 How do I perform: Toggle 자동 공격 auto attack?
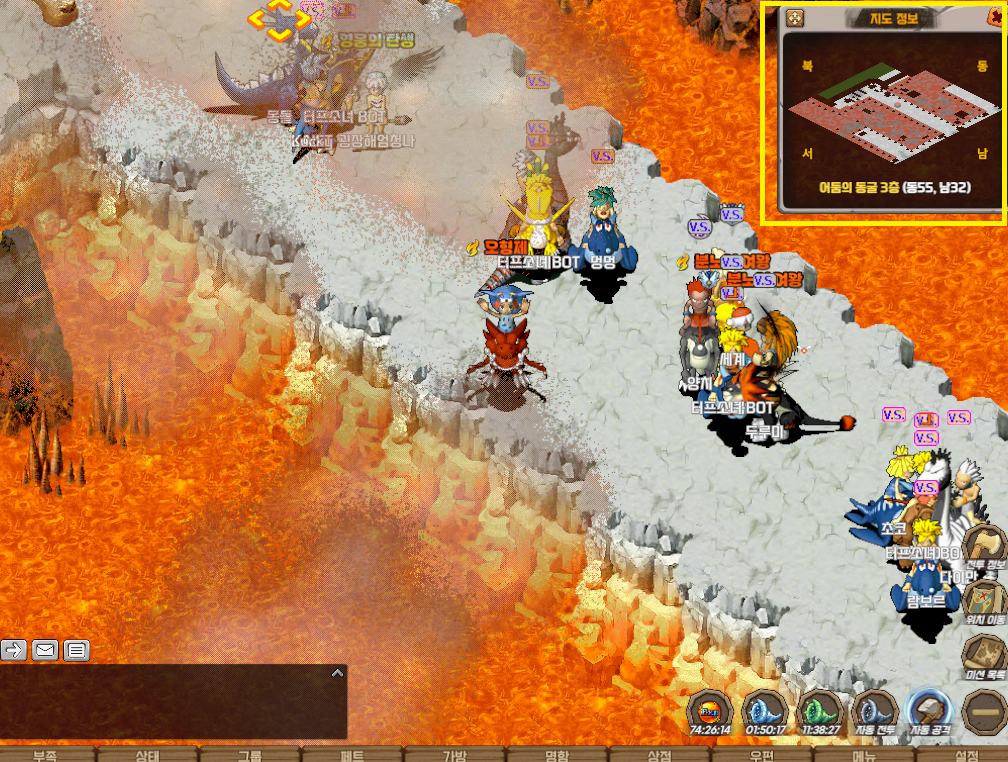(x=928, y=712)
